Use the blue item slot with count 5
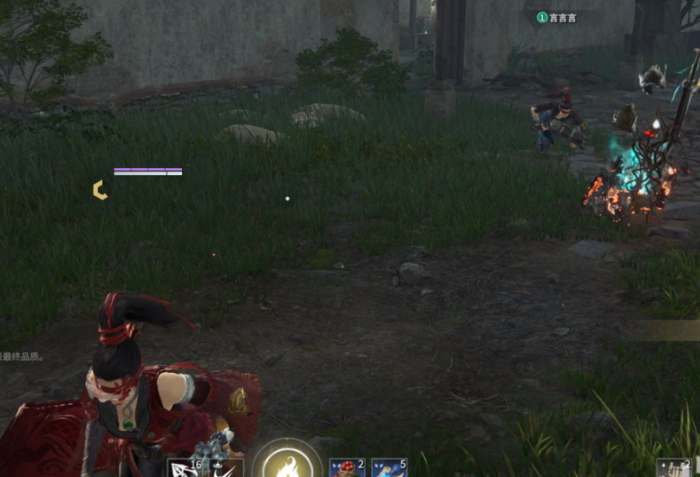Screen dimensions: 700x477 (x=389, y=468)
